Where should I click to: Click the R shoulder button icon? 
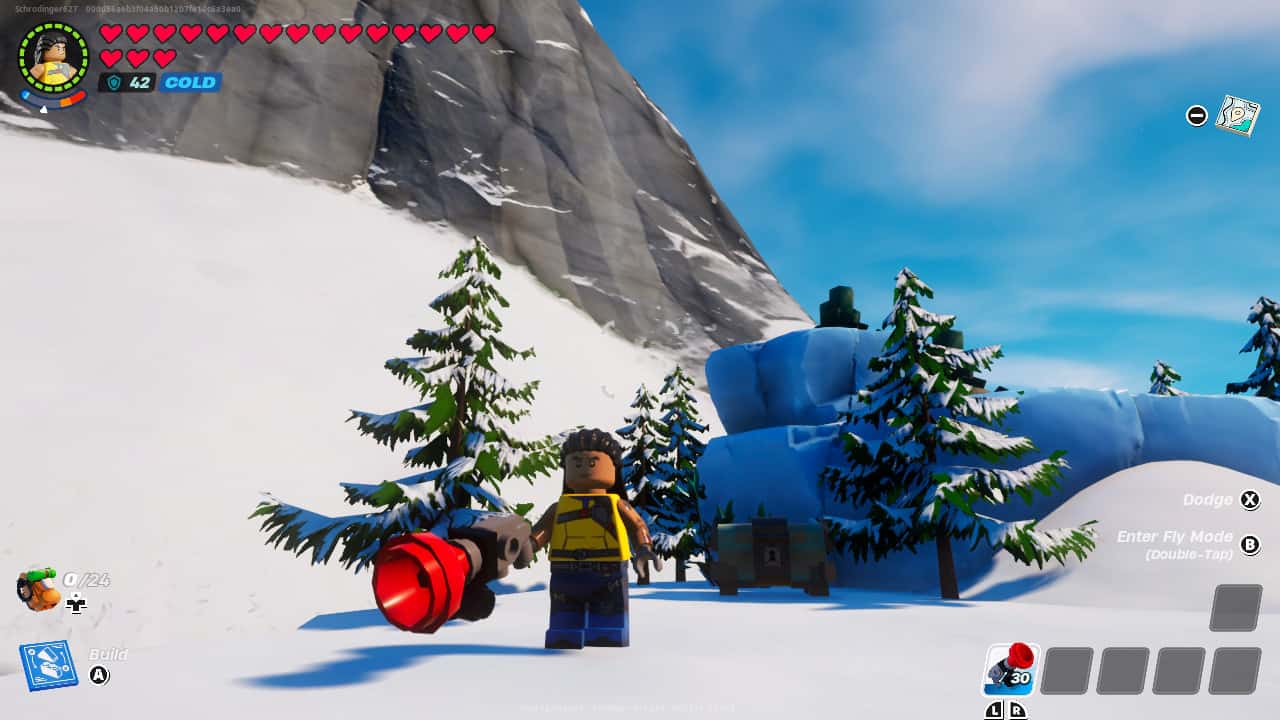pyautogui.click(x=1018, y=710)
